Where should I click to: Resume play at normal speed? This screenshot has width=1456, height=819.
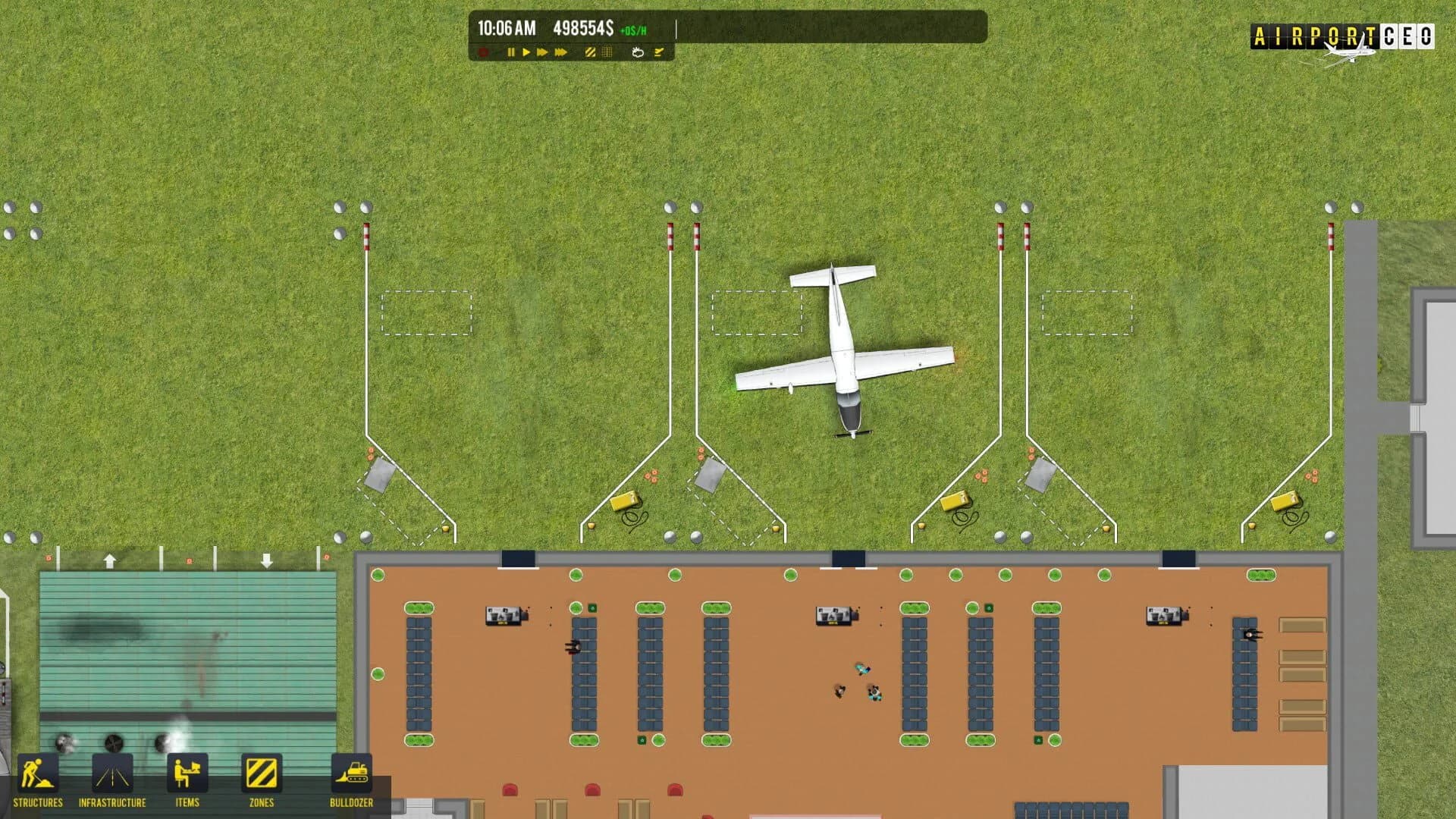[x=527, y=52]
